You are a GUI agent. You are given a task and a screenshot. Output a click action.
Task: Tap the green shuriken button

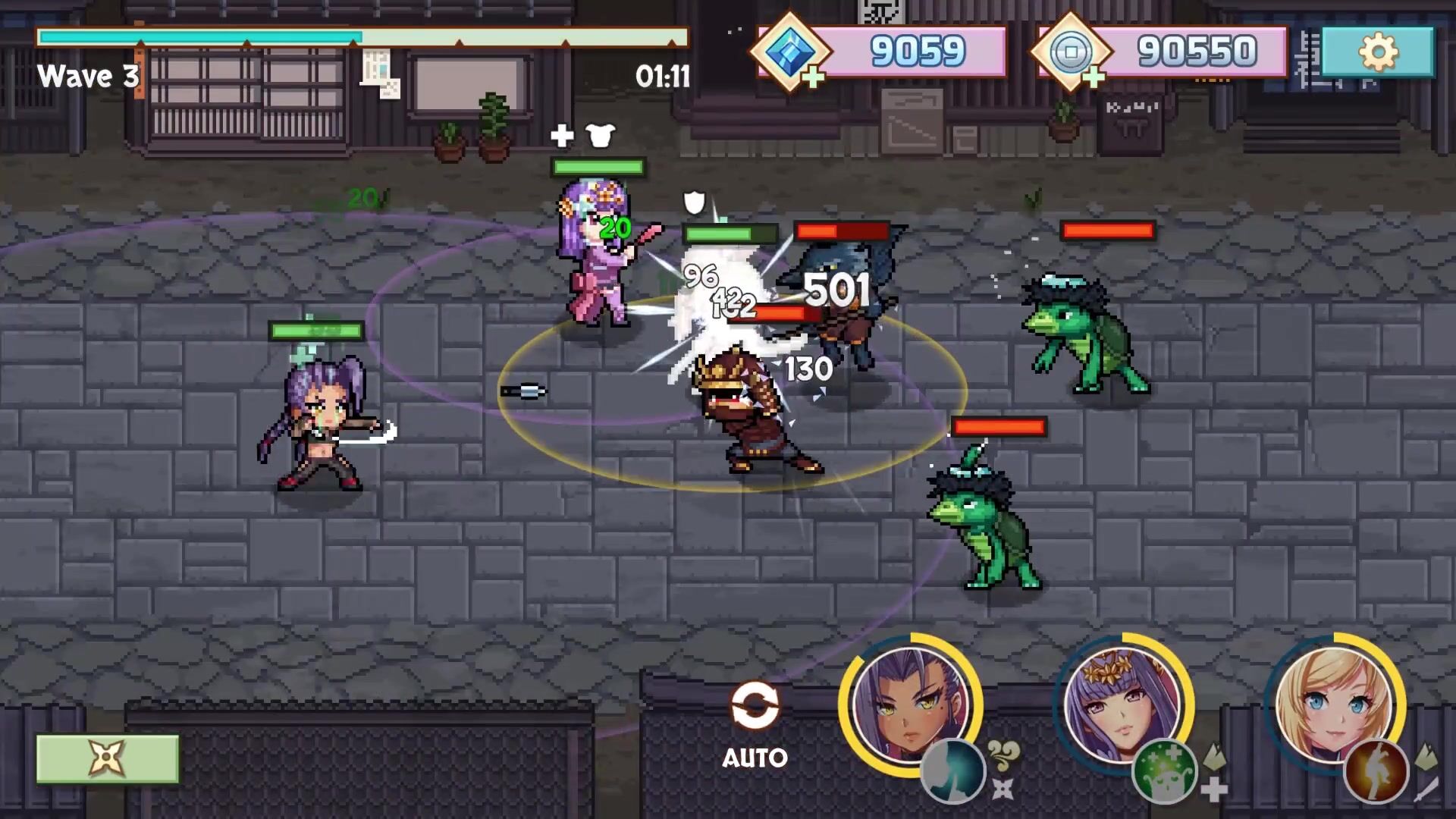[107, 758]
